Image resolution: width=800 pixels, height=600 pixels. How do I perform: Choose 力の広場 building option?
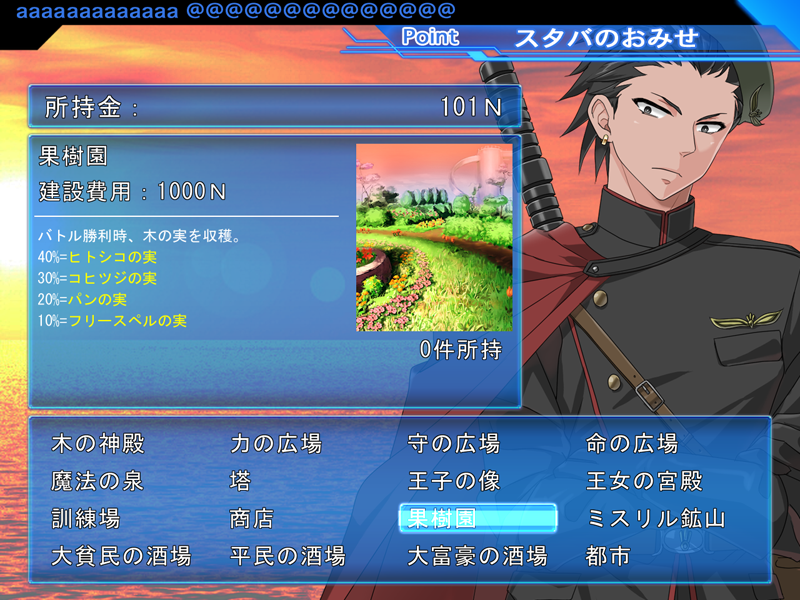[x=276, y=443]
